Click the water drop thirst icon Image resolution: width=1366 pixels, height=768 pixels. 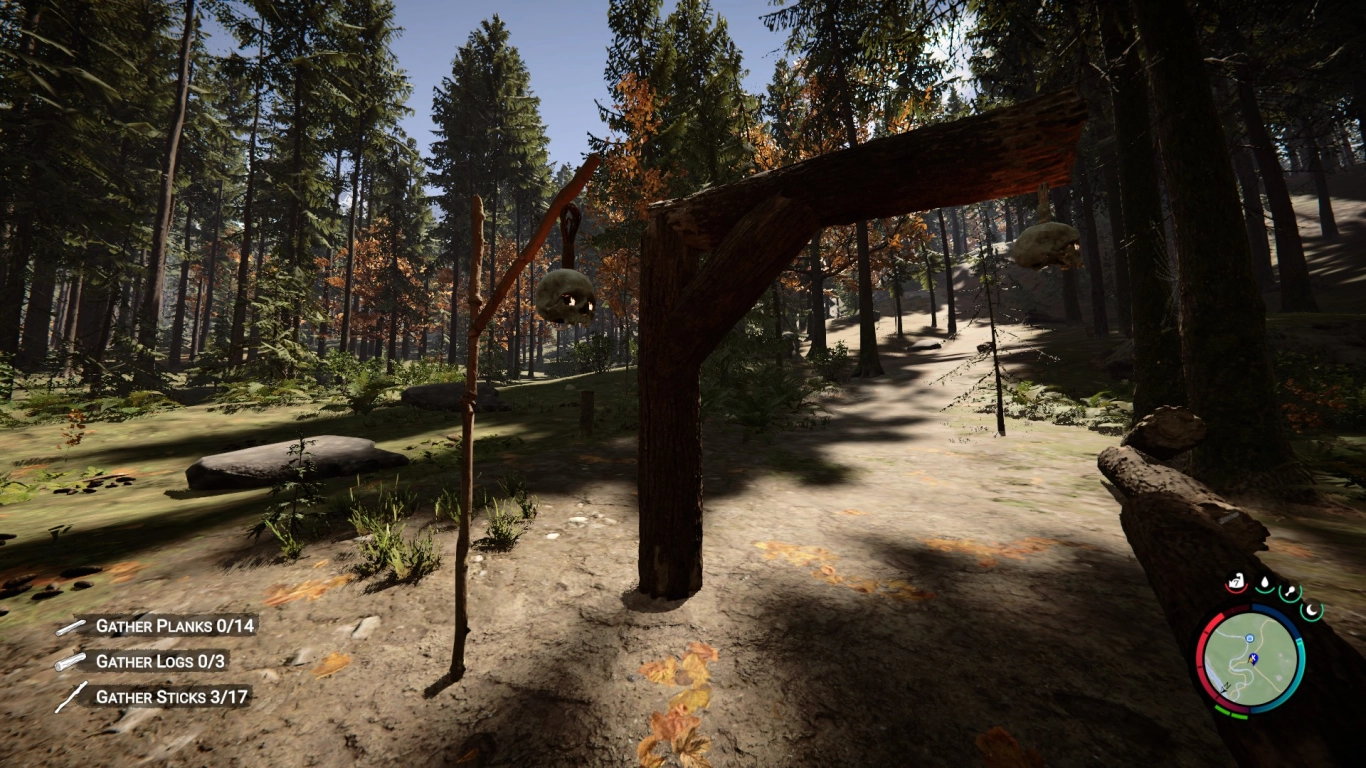[x=1265, y=583]
